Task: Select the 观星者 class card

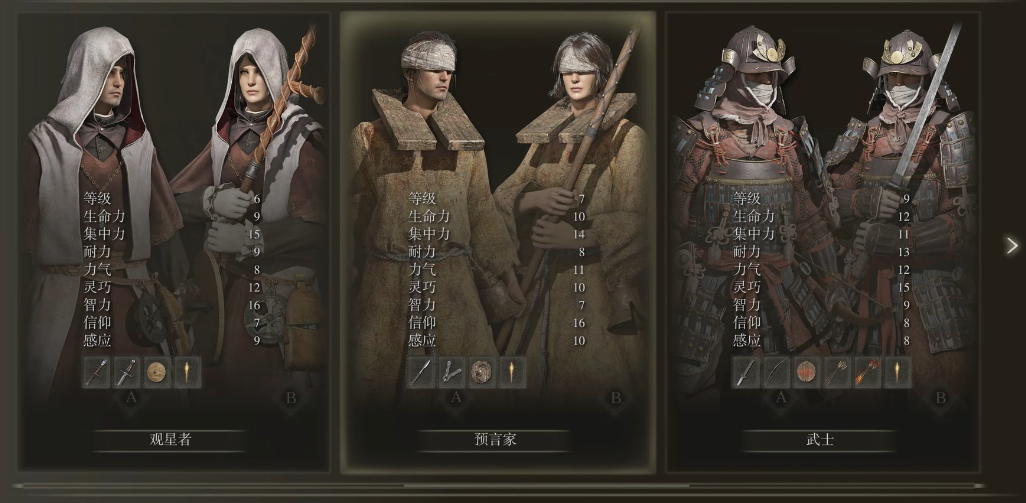Action: click(x=170, y=240)
